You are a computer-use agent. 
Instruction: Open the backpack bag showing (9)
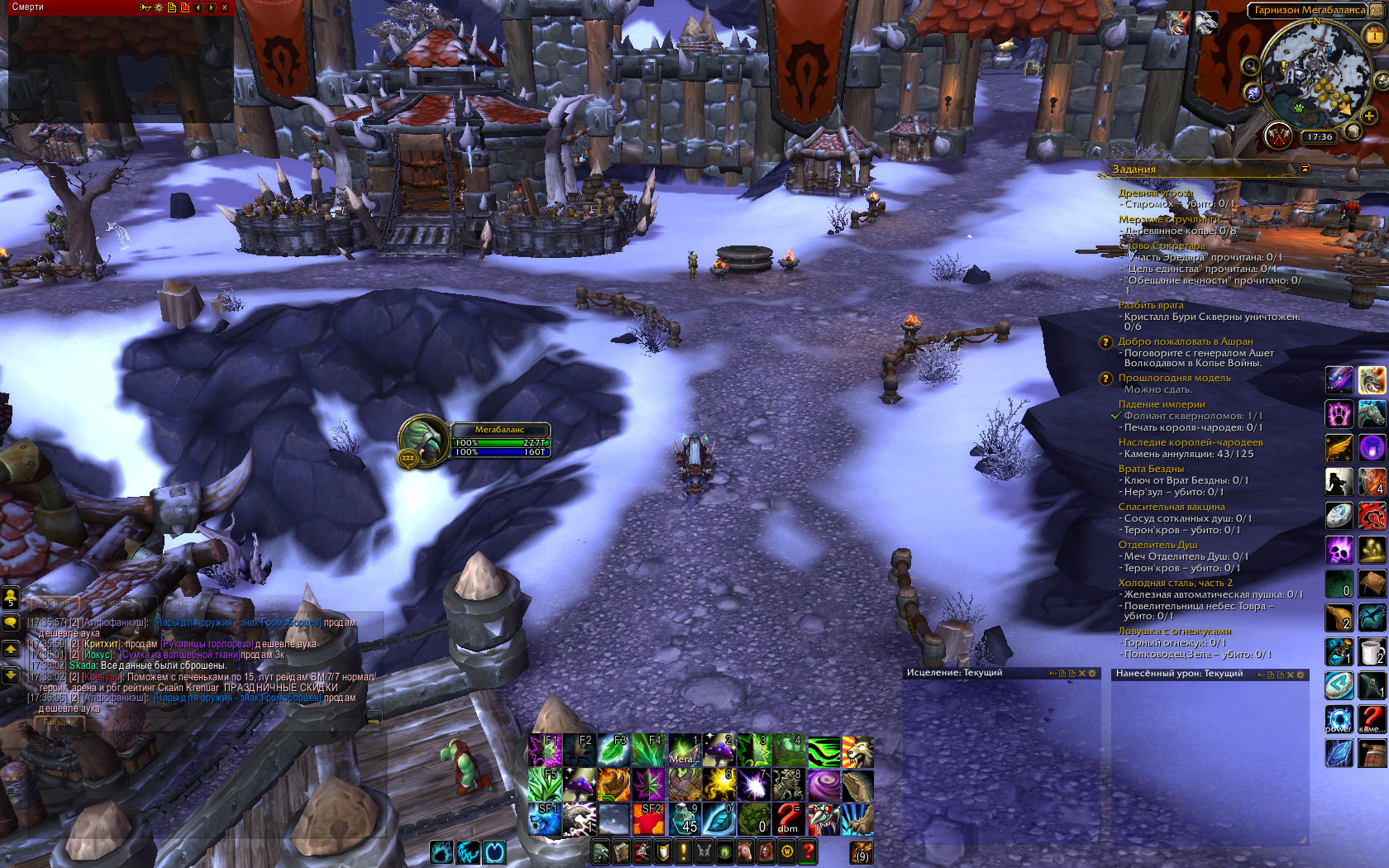point(862,851)
